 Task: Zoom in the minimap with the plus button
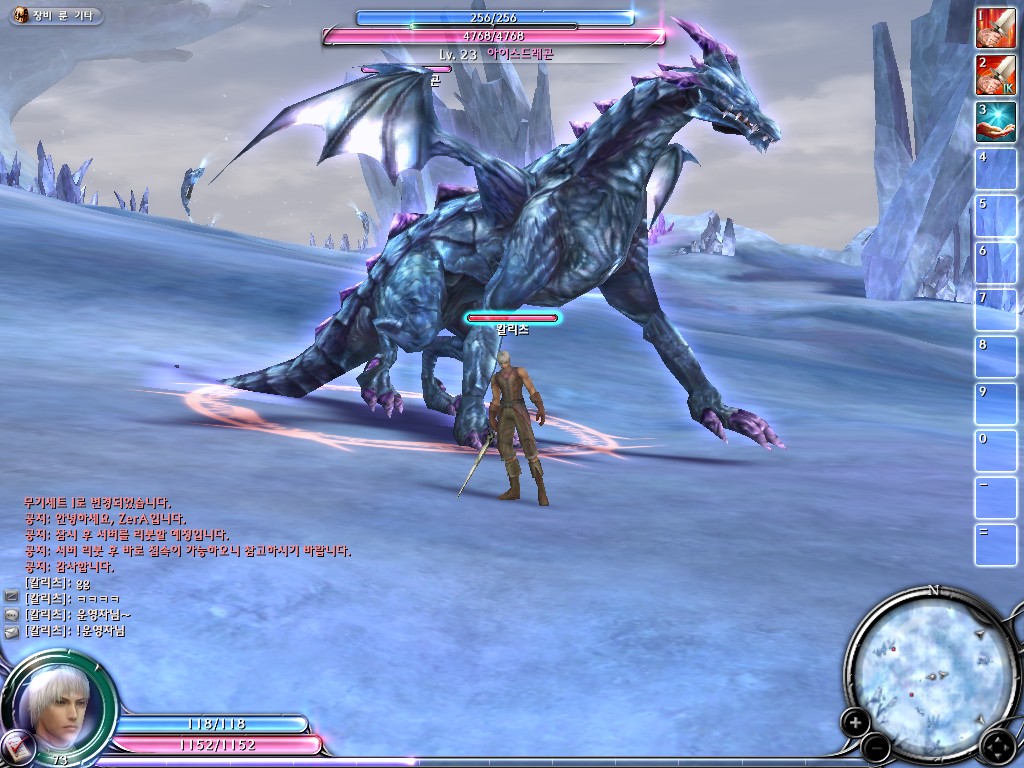[855, 721]
